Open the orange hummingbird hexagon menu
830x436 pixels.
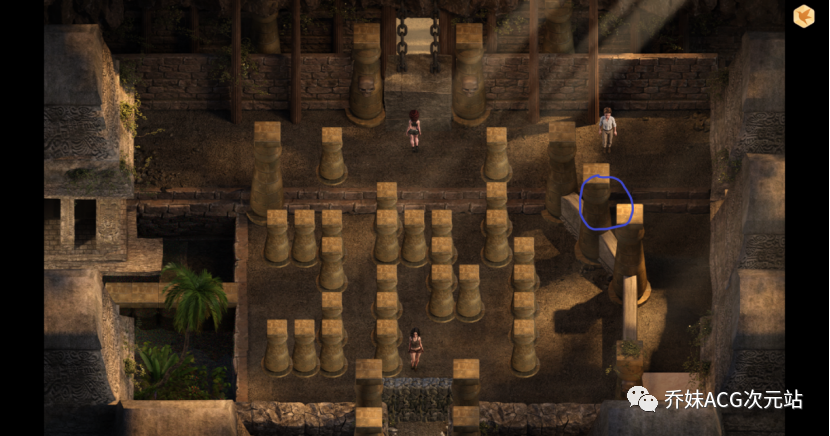pyautogui.click(x=803, y=16)
